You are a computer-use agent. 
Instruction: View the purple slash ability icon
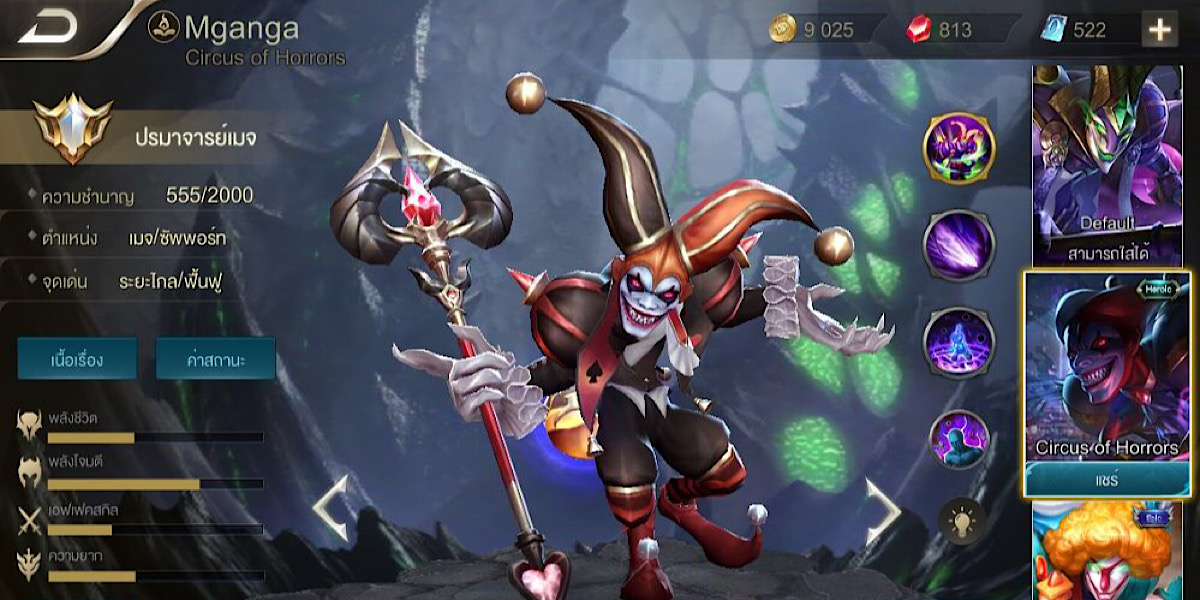pyautogui.click(x=958, y=245)
